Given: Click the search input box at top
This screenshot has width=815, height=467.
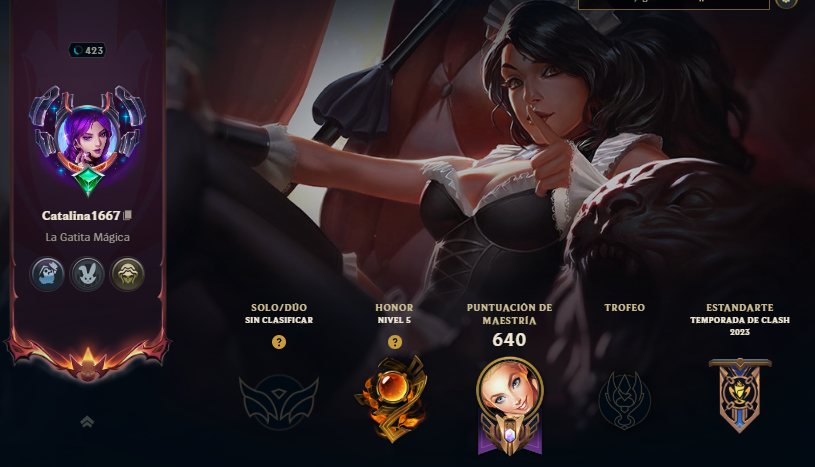Looking at the screenshot, I should point(673,4).
